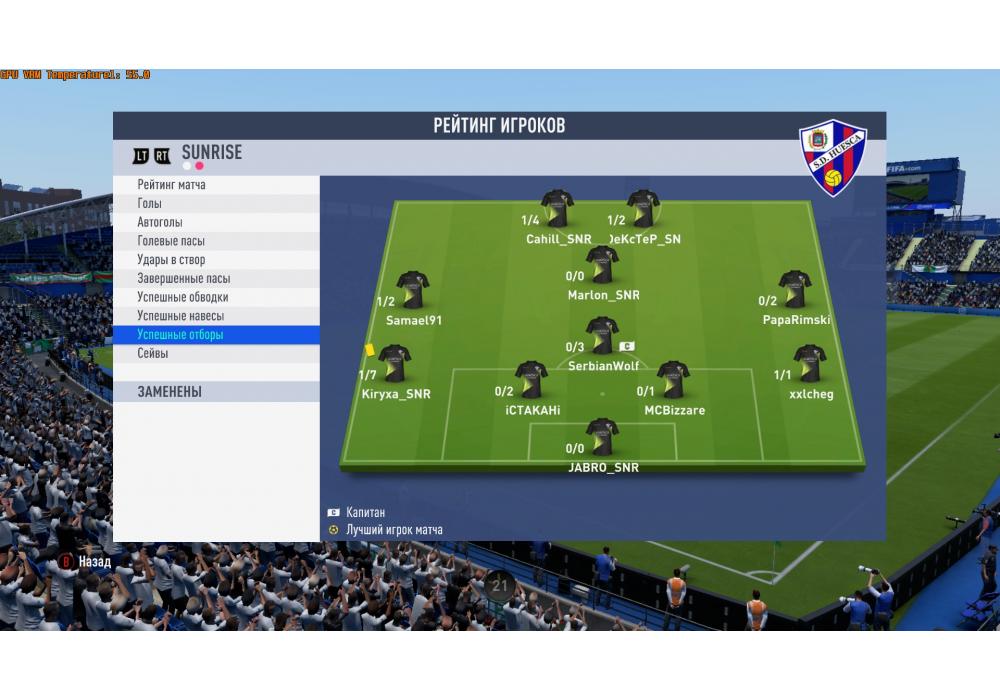Go back with the Назад button
Screen dimensions: 1000x700
[86, 562]
